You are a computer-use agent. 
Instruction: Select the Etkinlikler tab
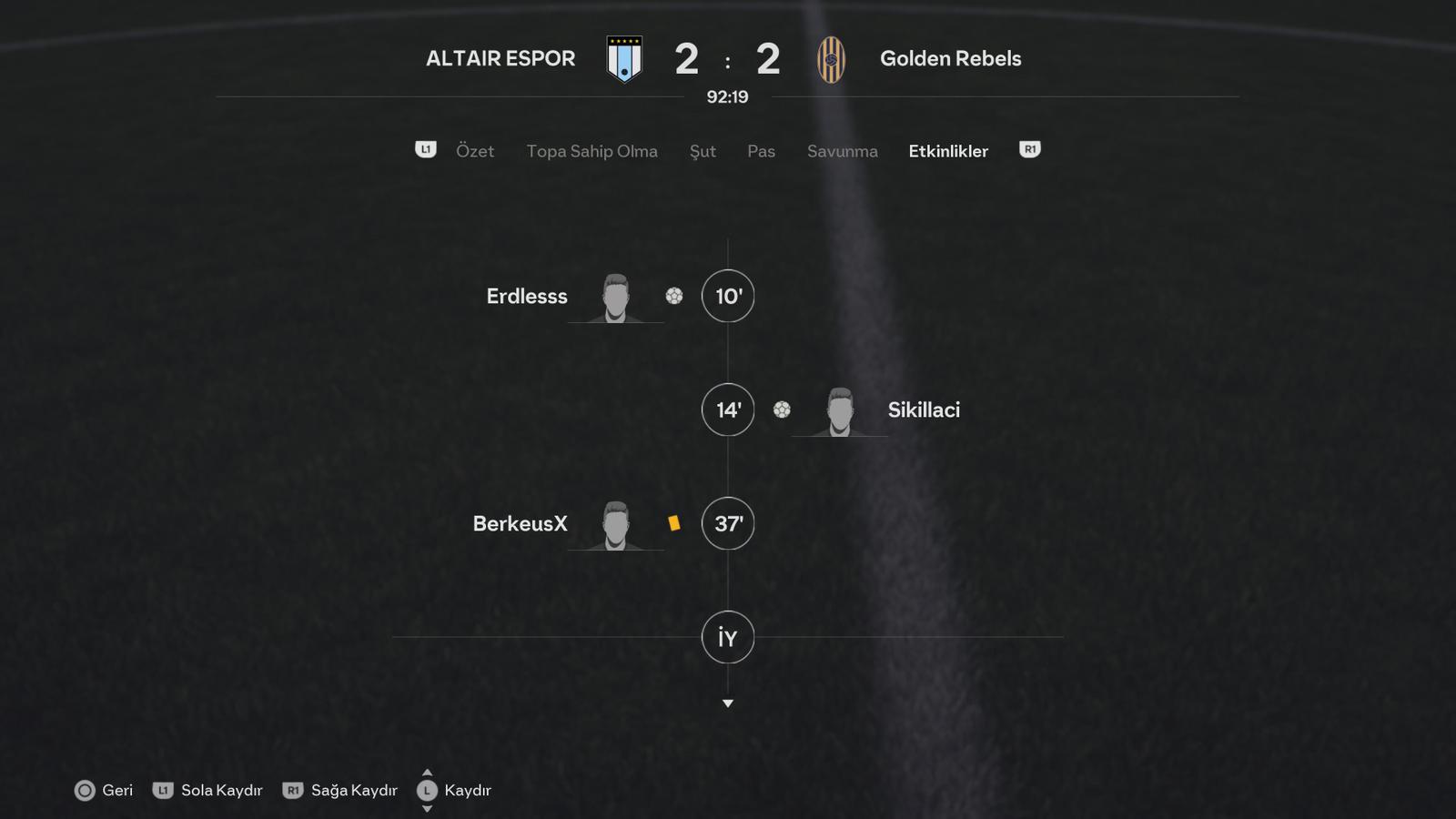(x=947, y=151)
